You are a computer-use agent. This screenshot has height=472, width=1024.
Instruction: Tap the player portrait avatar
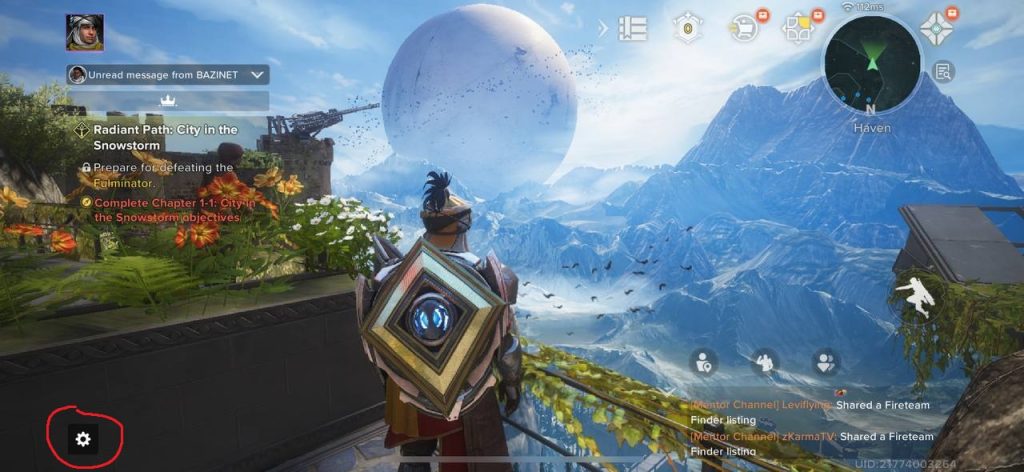click(85, 33)
